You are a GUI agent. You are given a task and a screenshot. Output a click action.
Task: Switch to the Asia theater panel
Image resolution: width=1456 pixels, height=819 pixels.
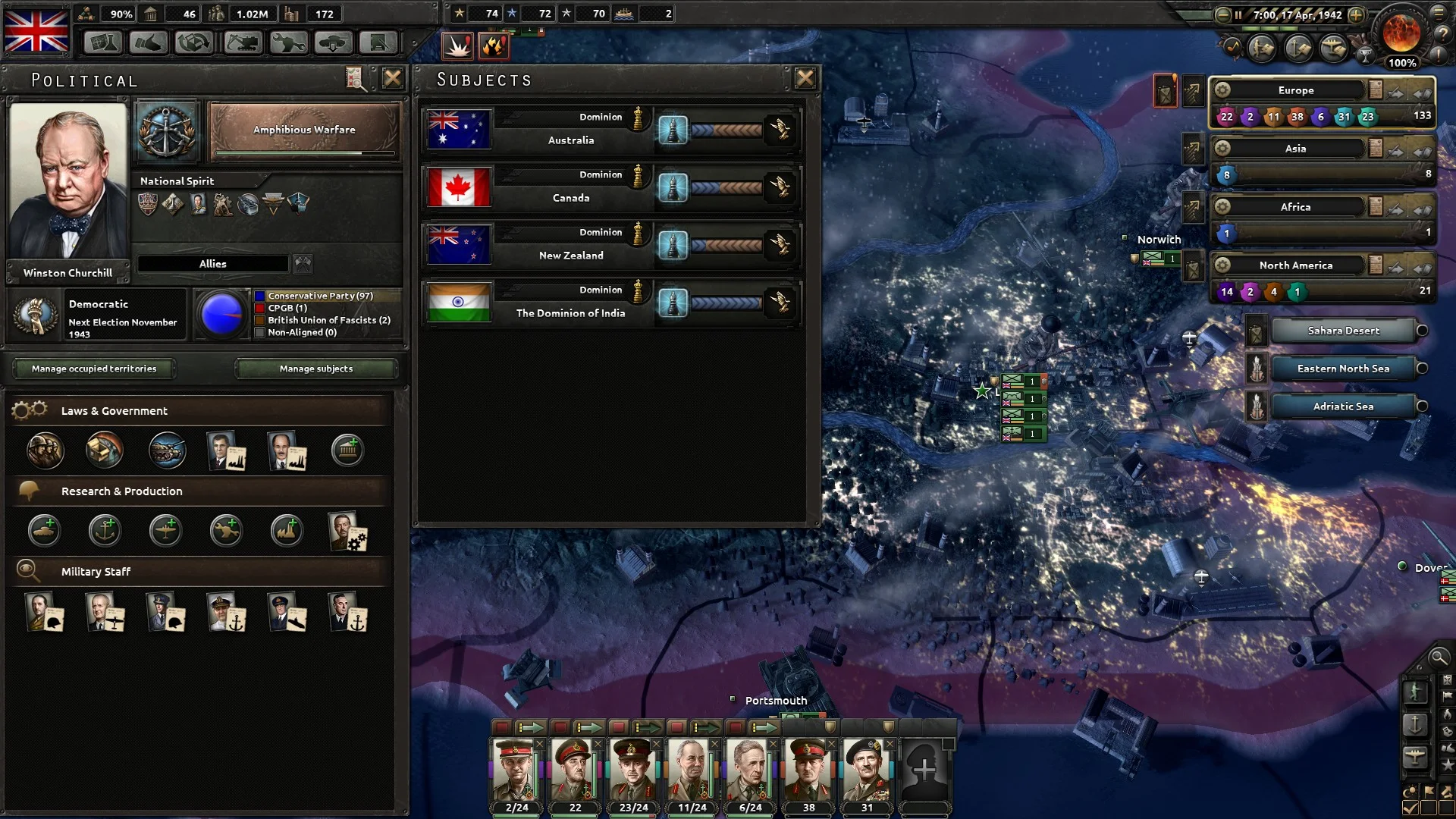click(x=1296, y=148)
